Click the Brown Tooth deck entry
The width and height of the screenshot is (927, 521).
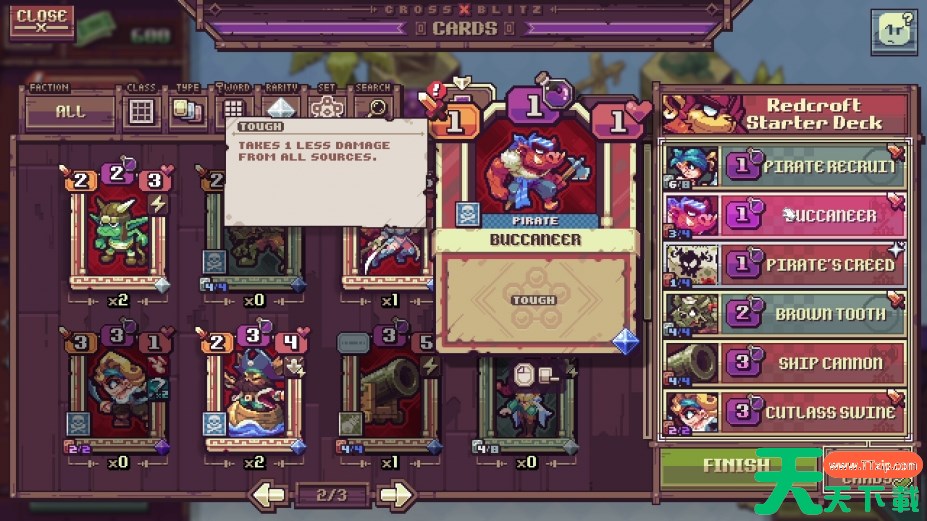[x=784, y=313]
